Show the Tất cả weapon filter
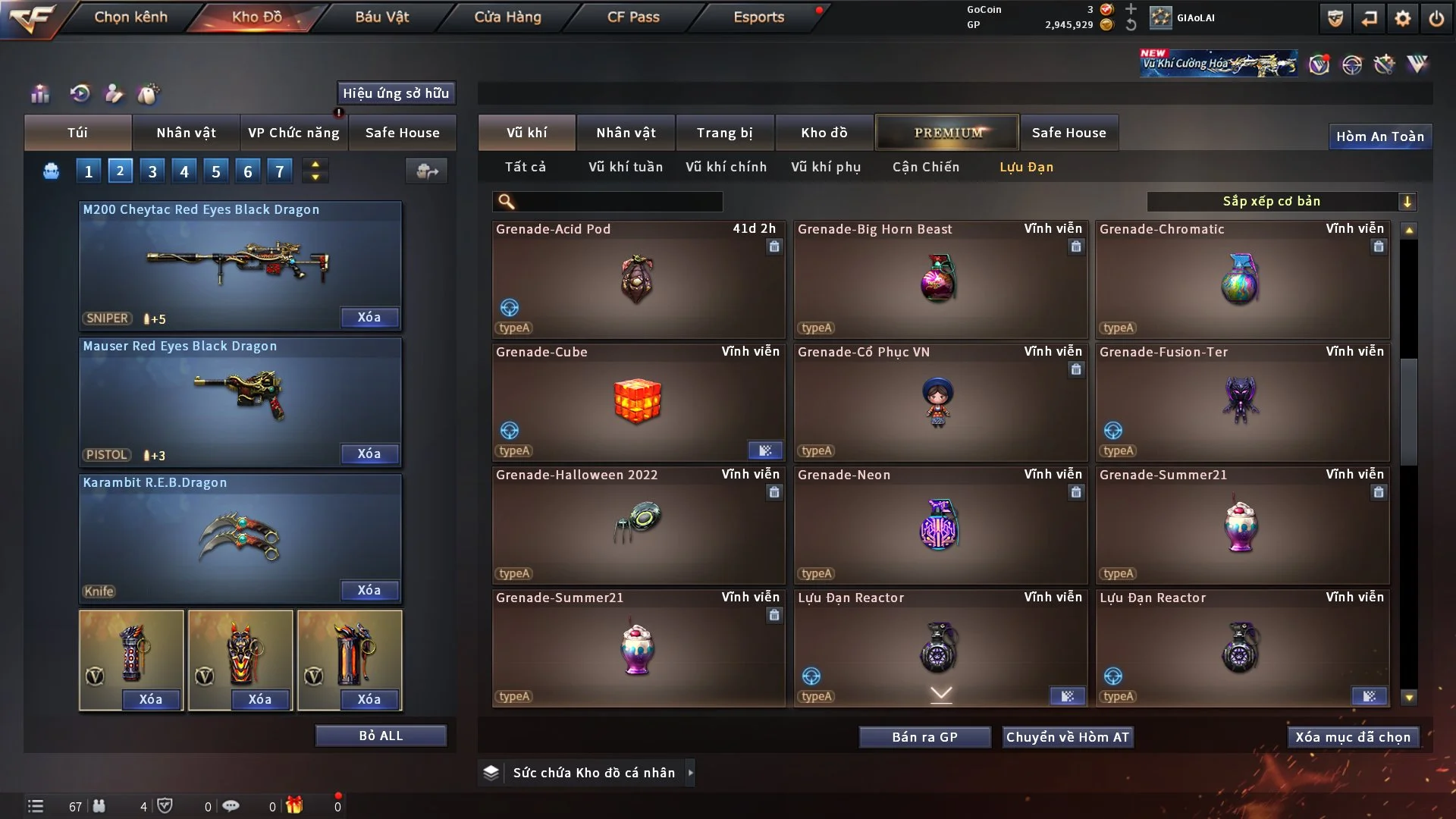Image resolution: width=1456 pixels, height=819 pixels. [525, 167]
